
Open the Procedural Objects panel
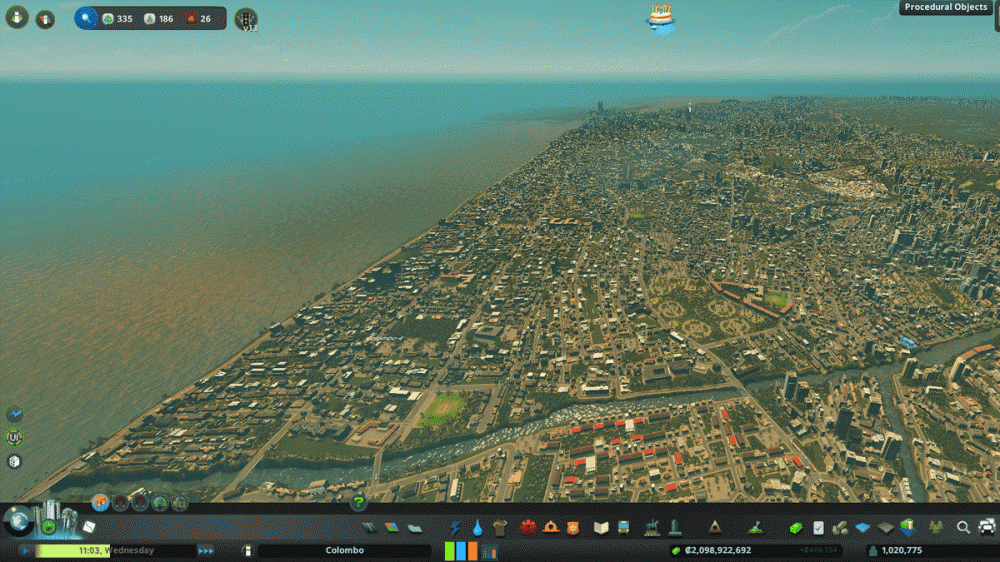point(945,7)
